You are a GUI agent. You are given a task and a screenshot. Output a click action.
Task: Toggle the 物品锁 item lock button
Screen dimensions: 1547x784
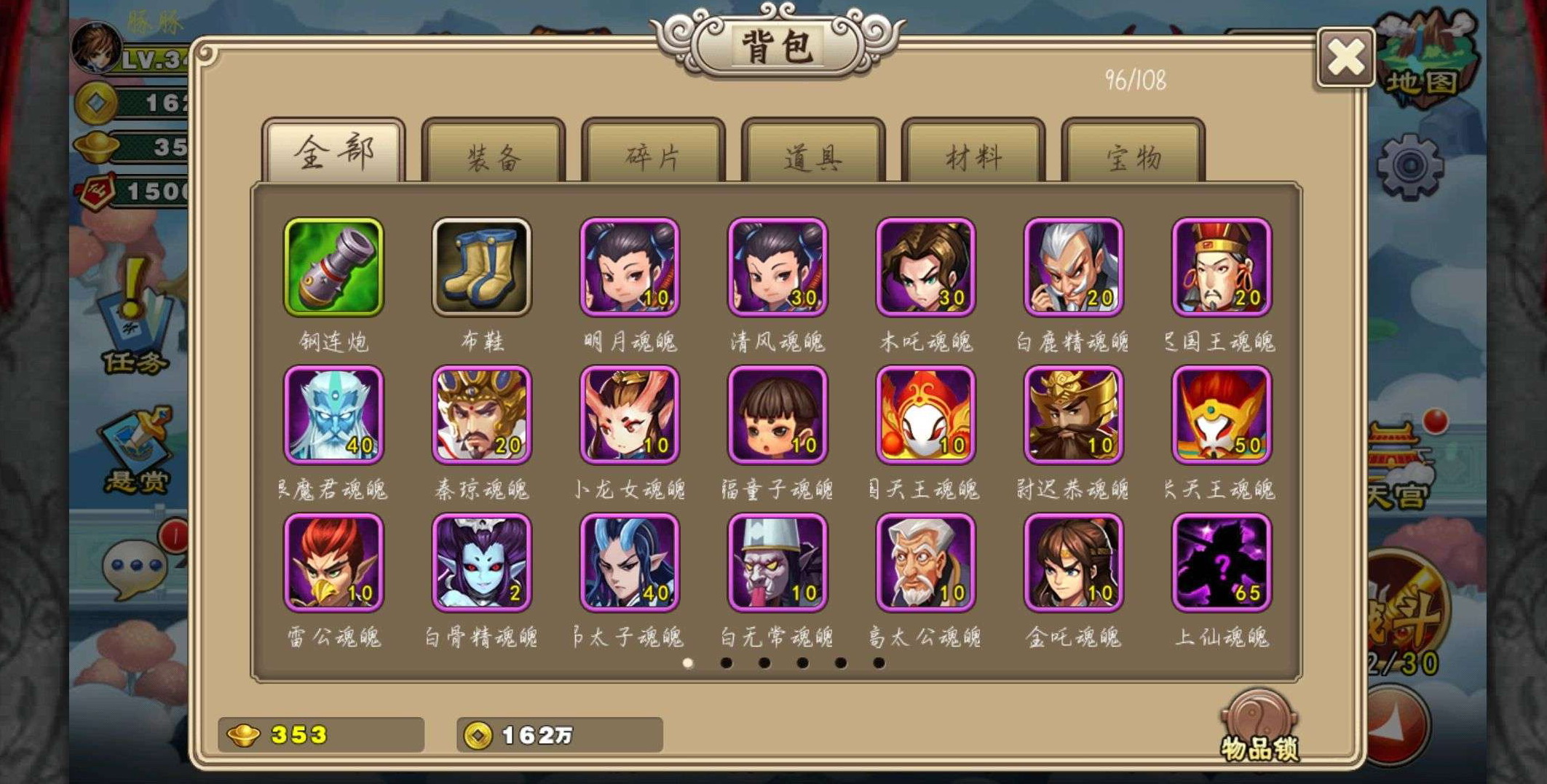pyautogui.click(x=1259, y=726)
